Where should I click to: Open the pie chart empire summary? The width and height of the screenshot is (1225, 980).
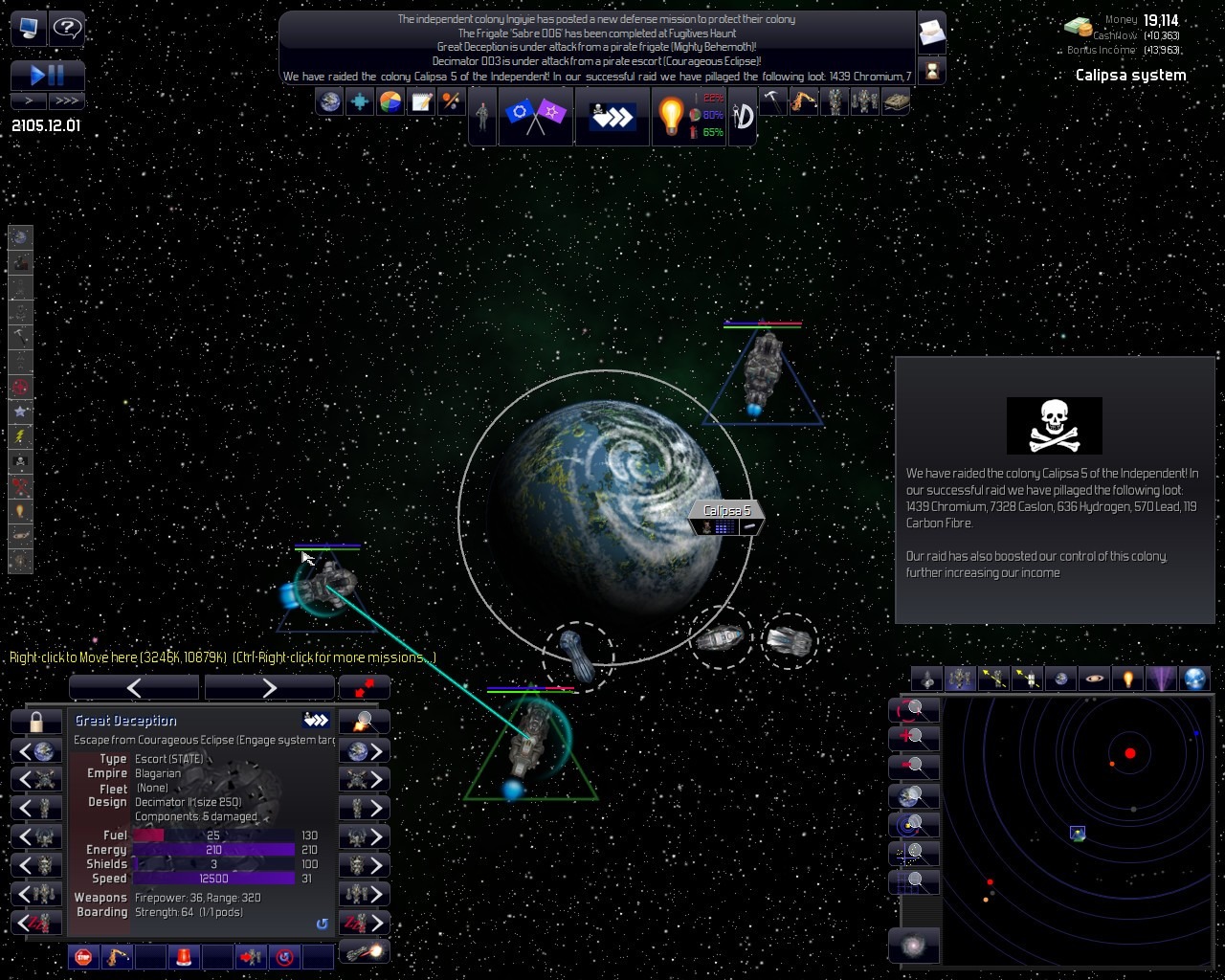click(390, 101)
